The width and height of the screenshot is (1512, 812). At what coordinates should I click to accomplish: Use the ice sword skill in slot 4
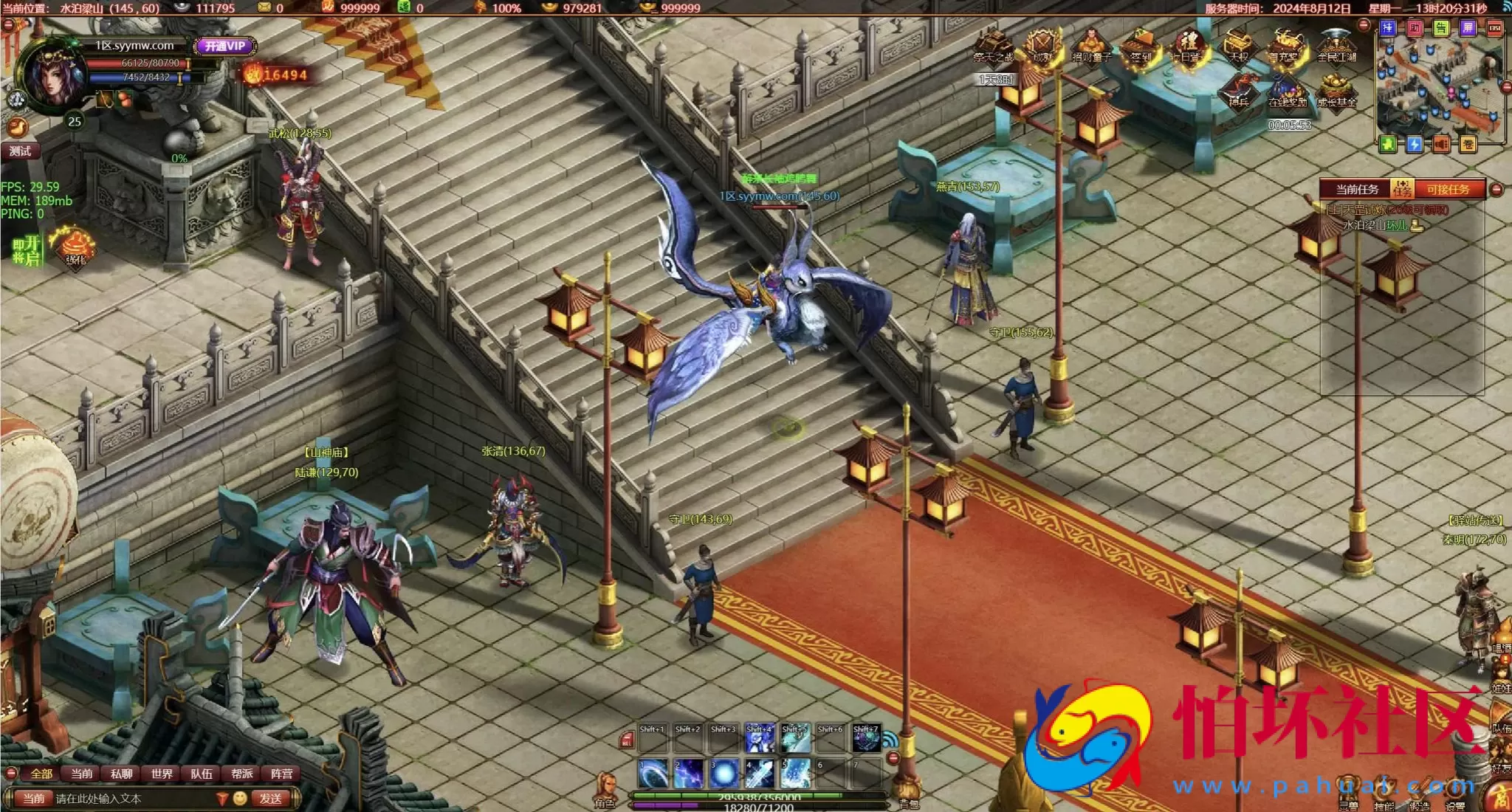click(759, 774)
